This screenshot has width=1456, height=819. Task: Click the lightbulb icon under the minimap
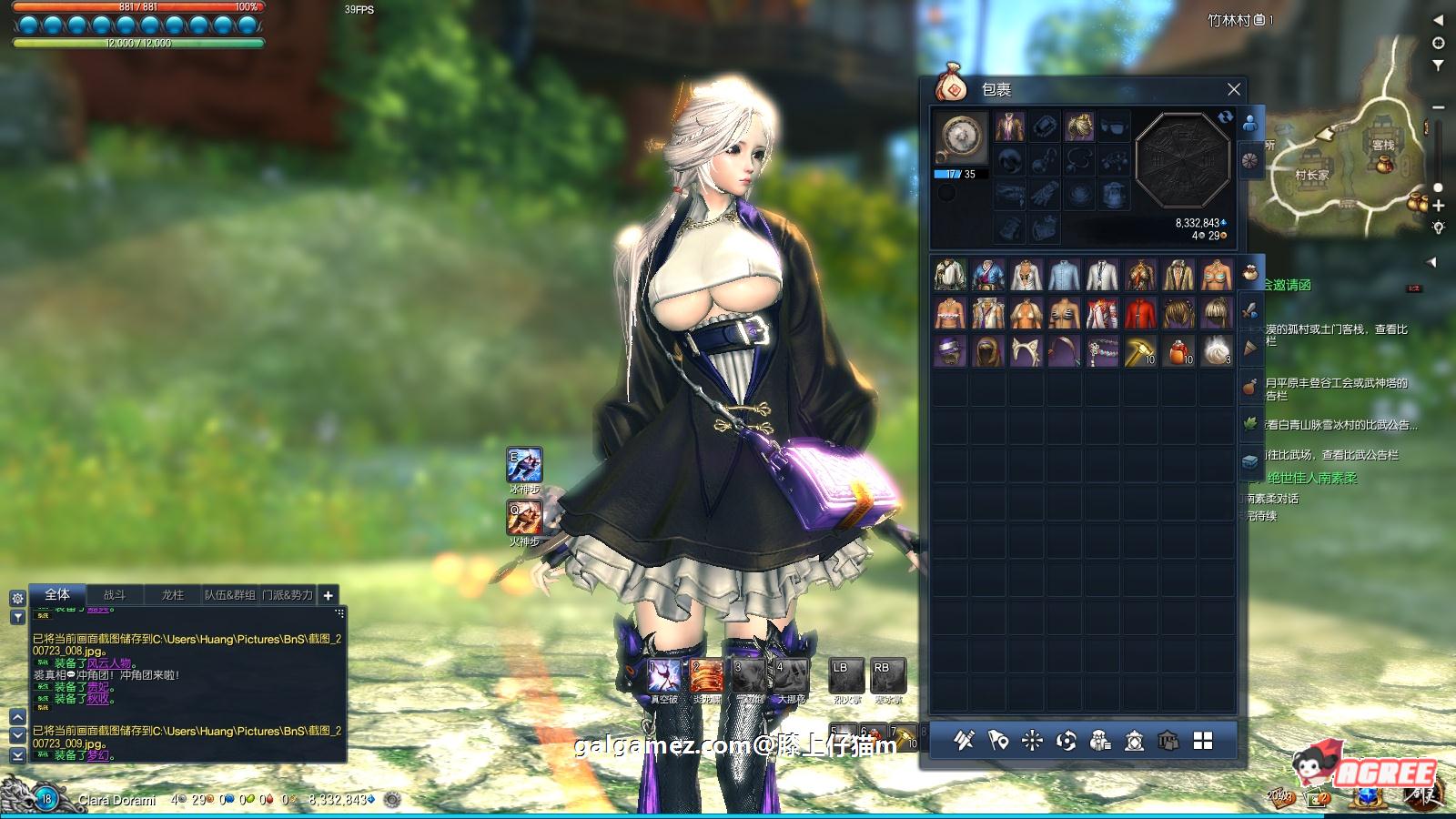(x=1441, y=228)
